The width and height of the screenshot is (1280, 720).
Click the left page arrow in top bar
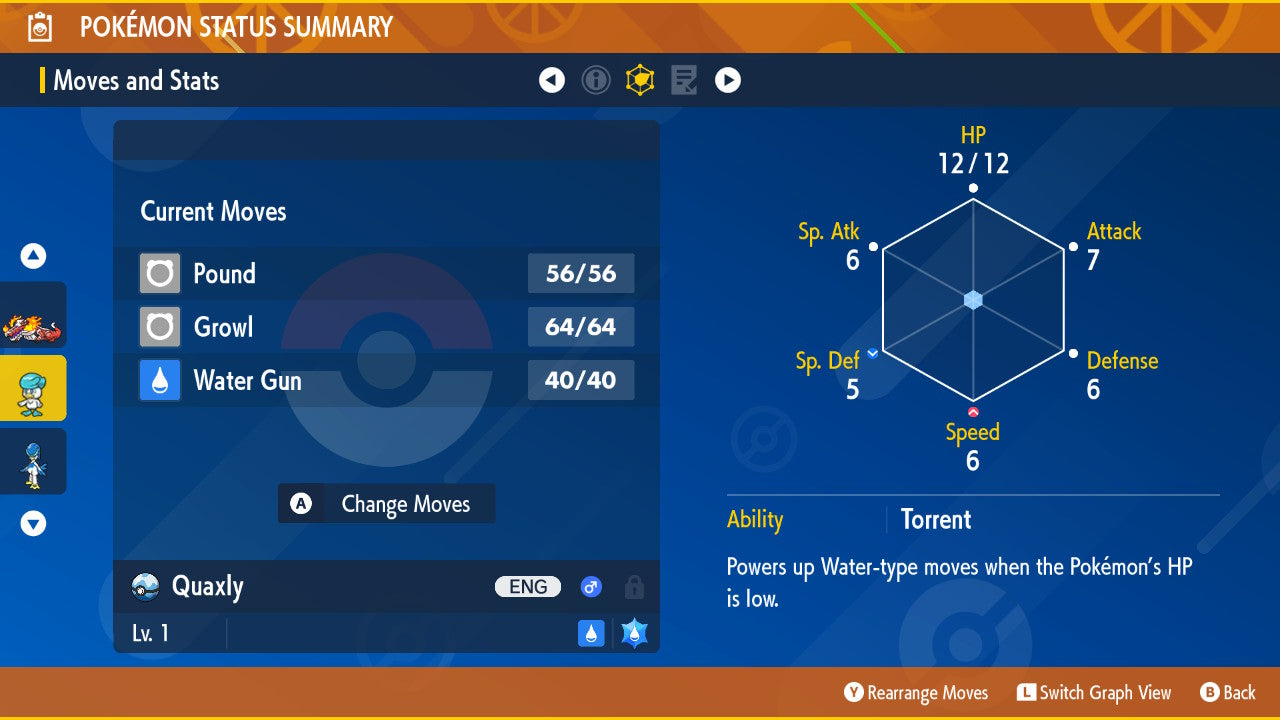tap(552, 79)
